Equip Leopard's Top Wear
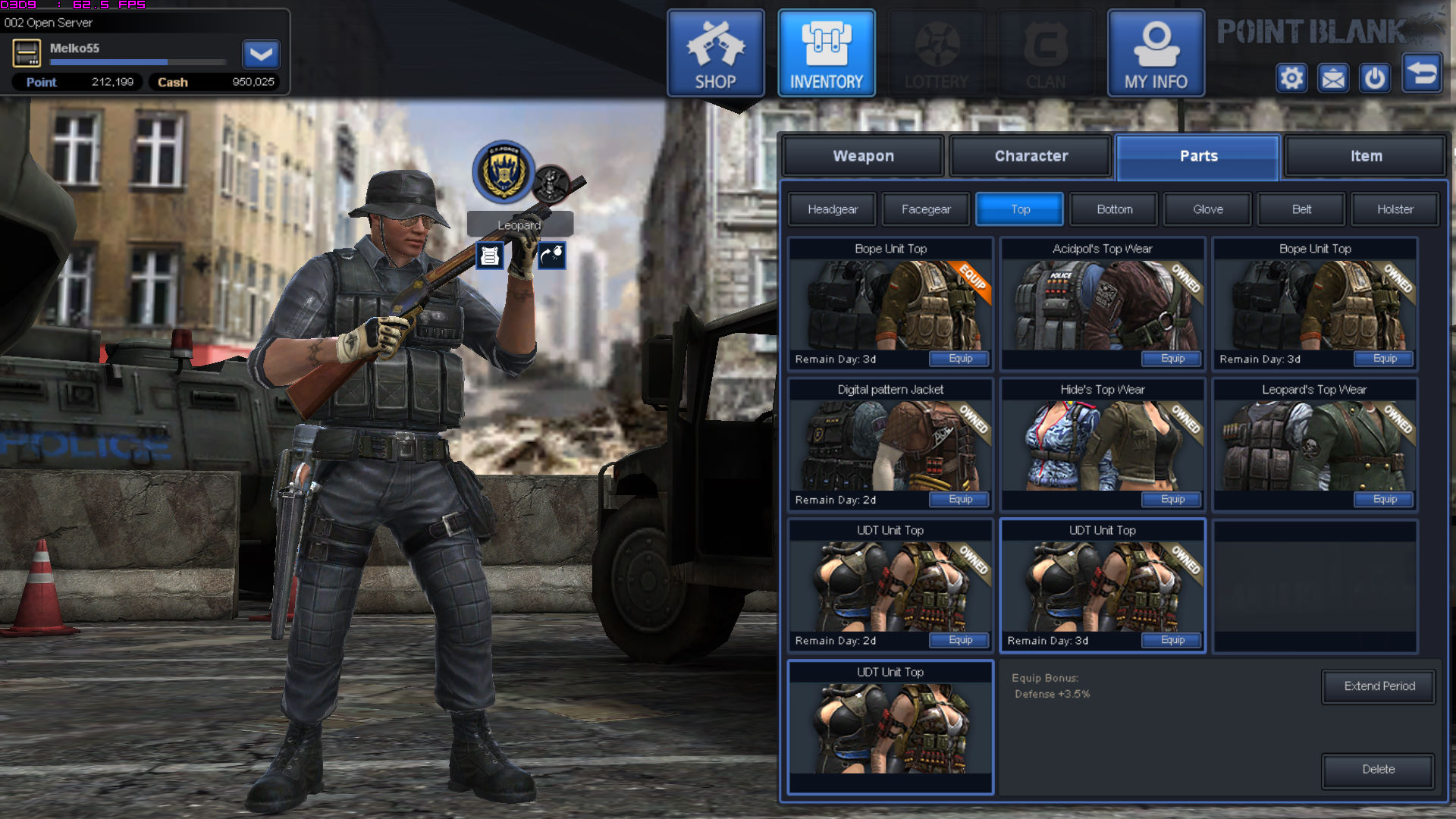 click(x=1385, y=500)
